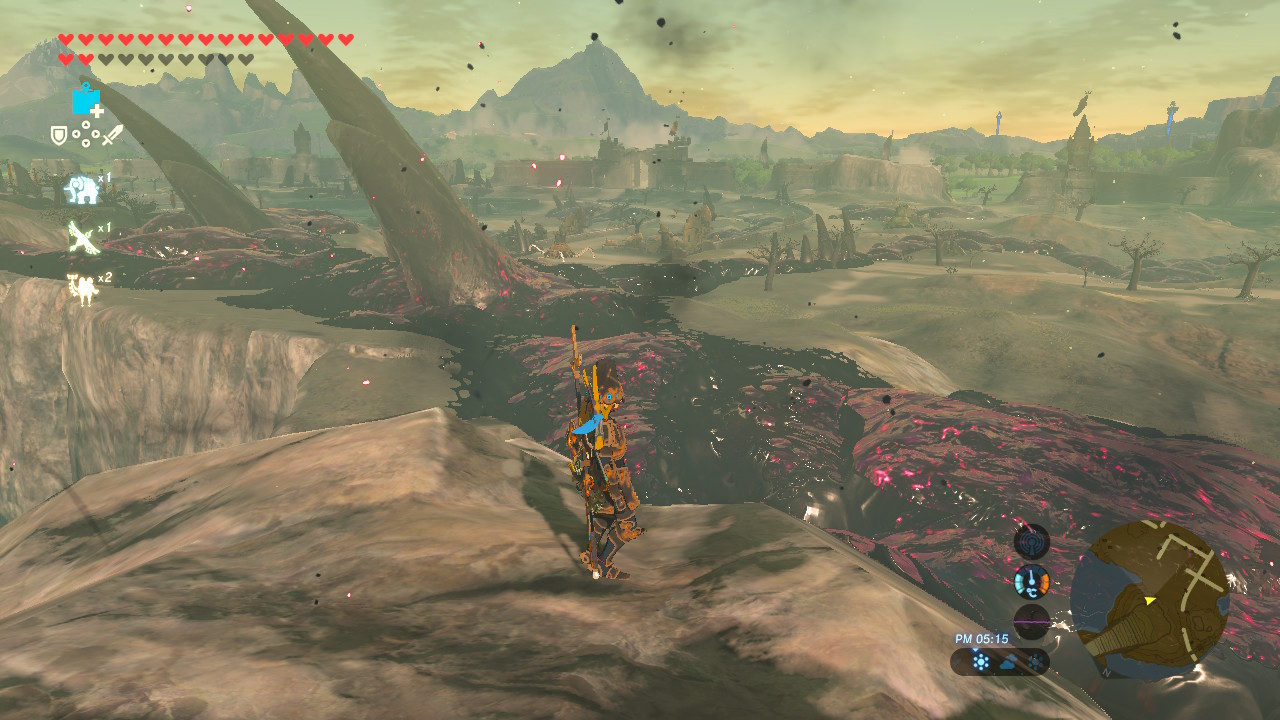Viewport: 1280px width, 720px height.
Task: Toggle the noise meter indicator
Action: [x=1033, y=622]
